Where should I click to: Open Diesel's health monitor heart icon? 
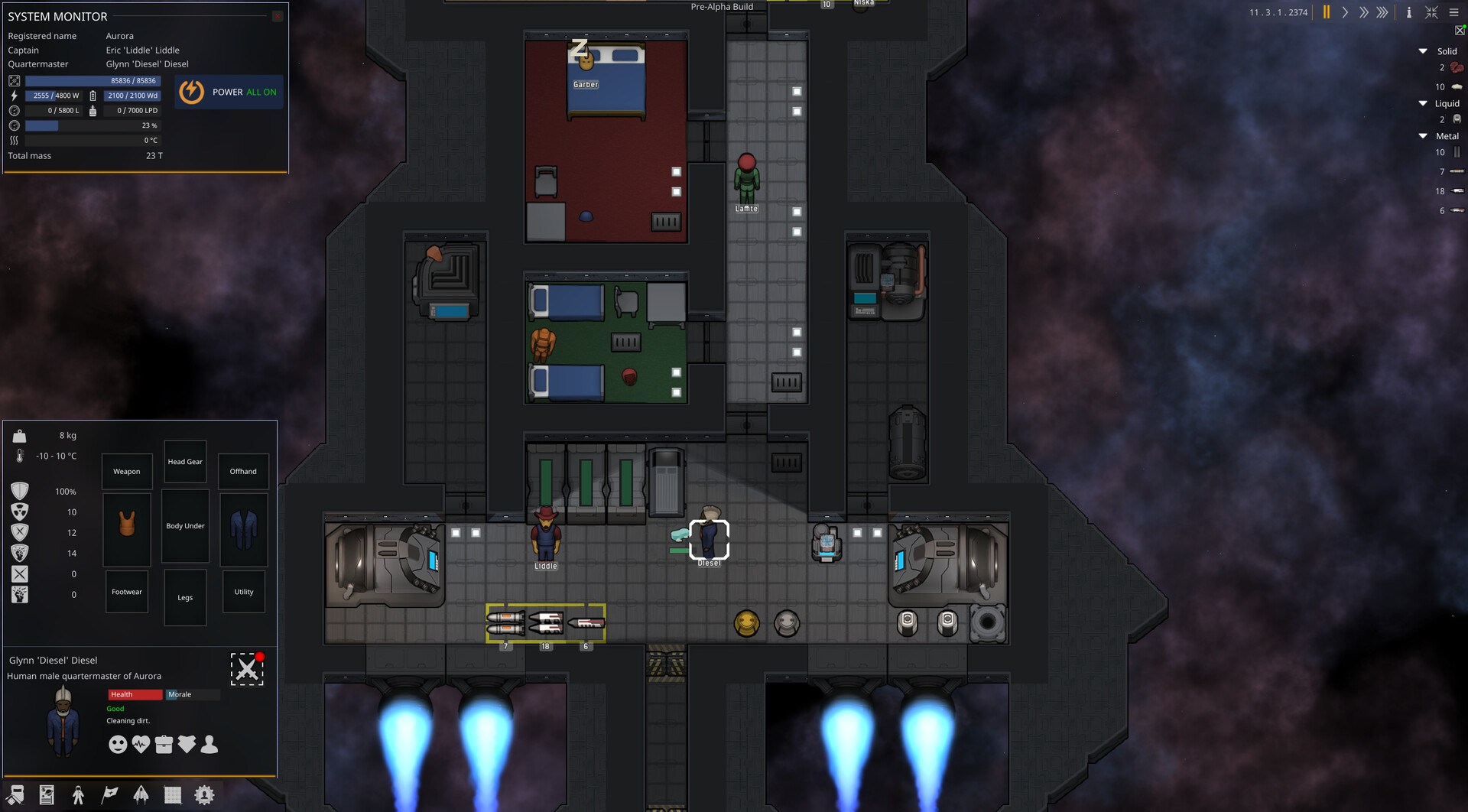coord(141,745)
